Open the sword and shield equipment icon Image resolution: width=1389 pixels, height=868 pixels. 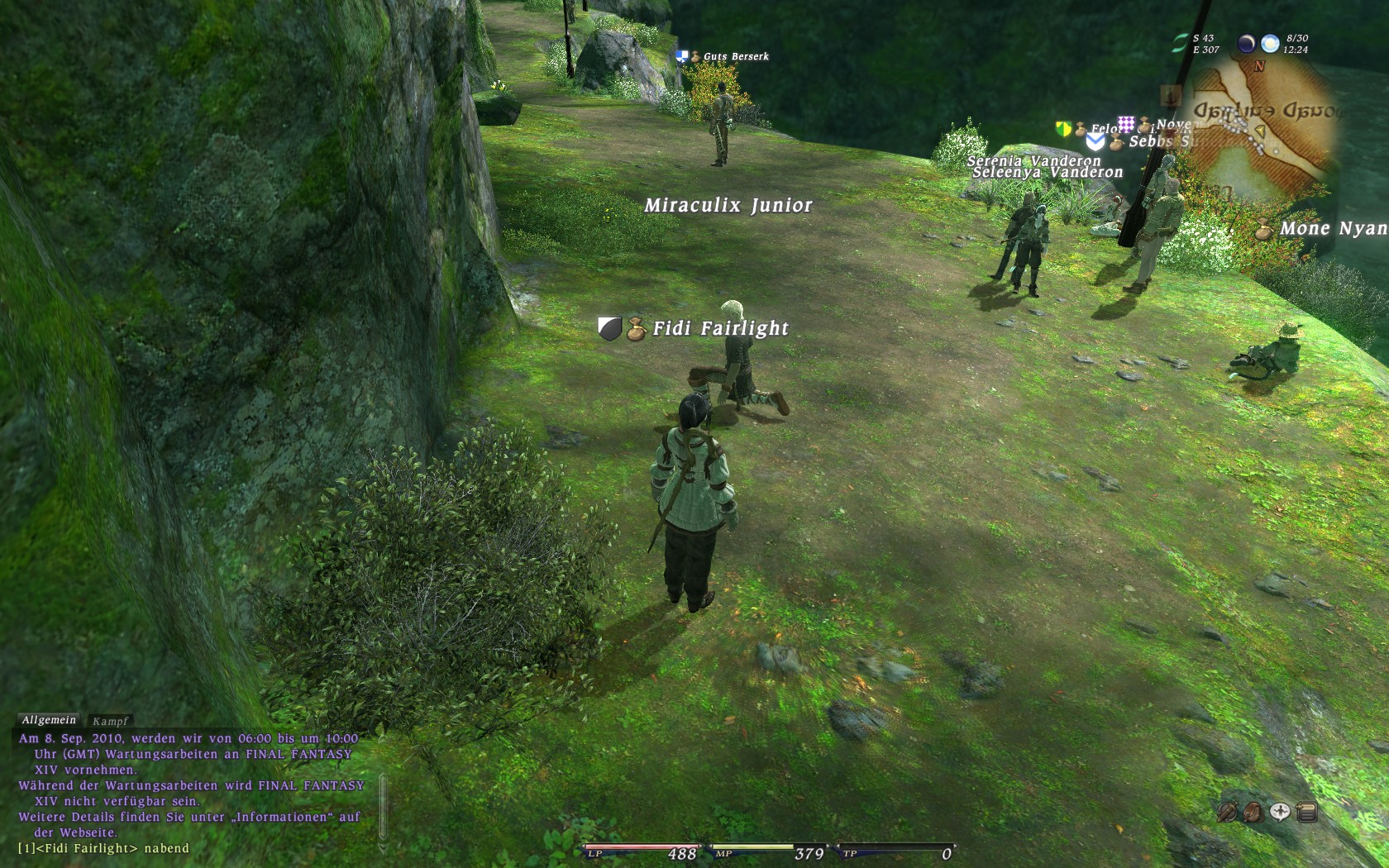pos(1227,813)
